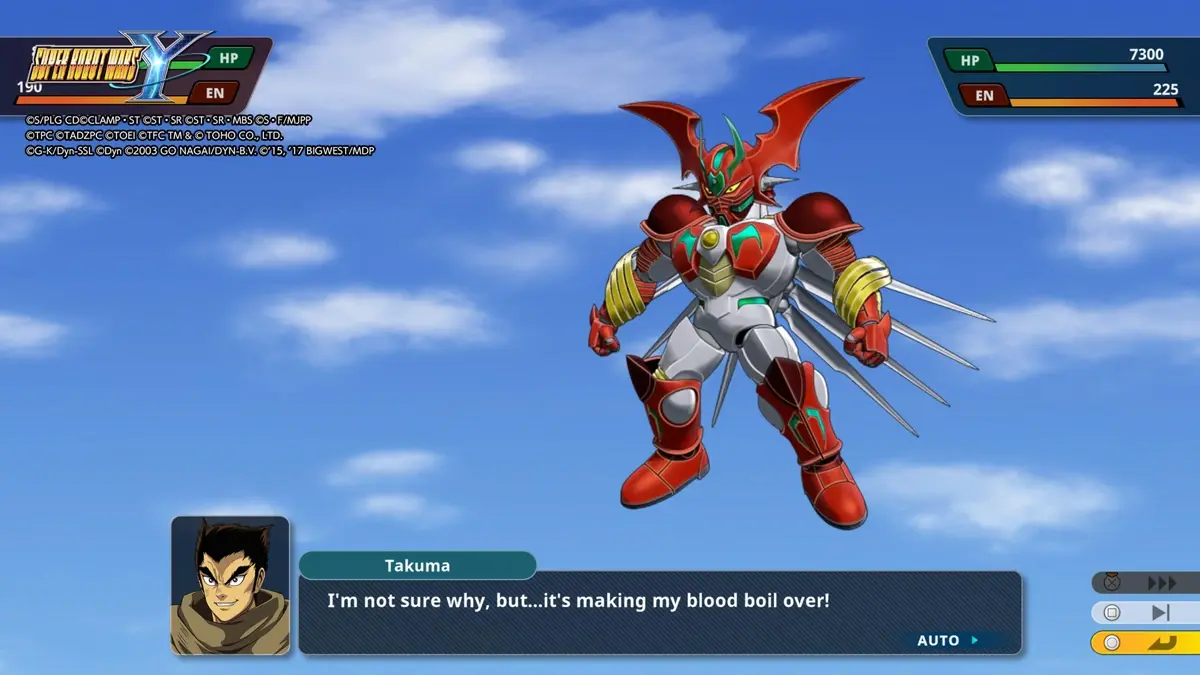Advance dialogue with the orange return-arrow button
This screenshot has width=1200, height=675.
1160,642
